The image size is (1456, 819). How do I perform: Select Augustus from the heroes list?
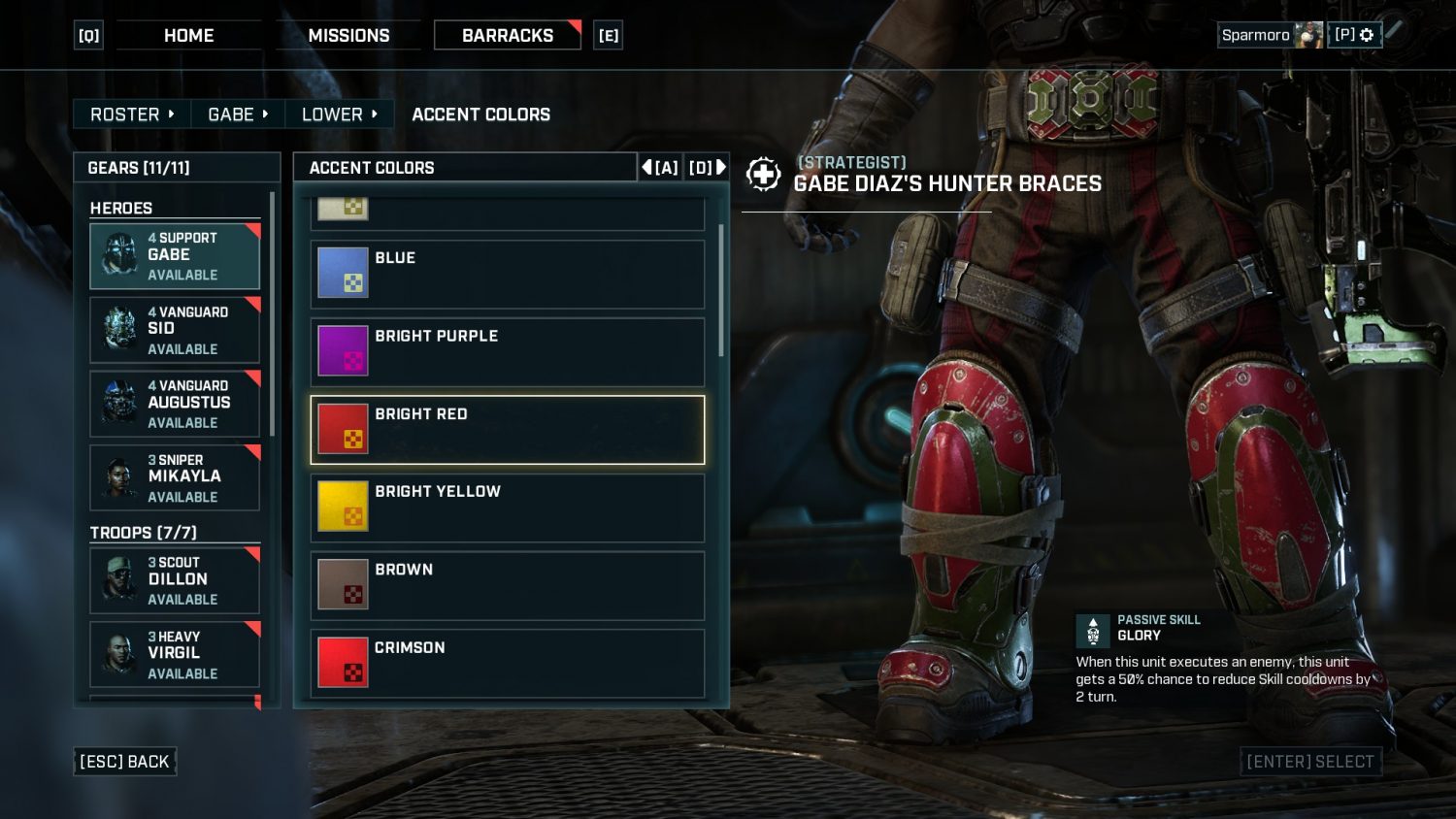point(175,404)
